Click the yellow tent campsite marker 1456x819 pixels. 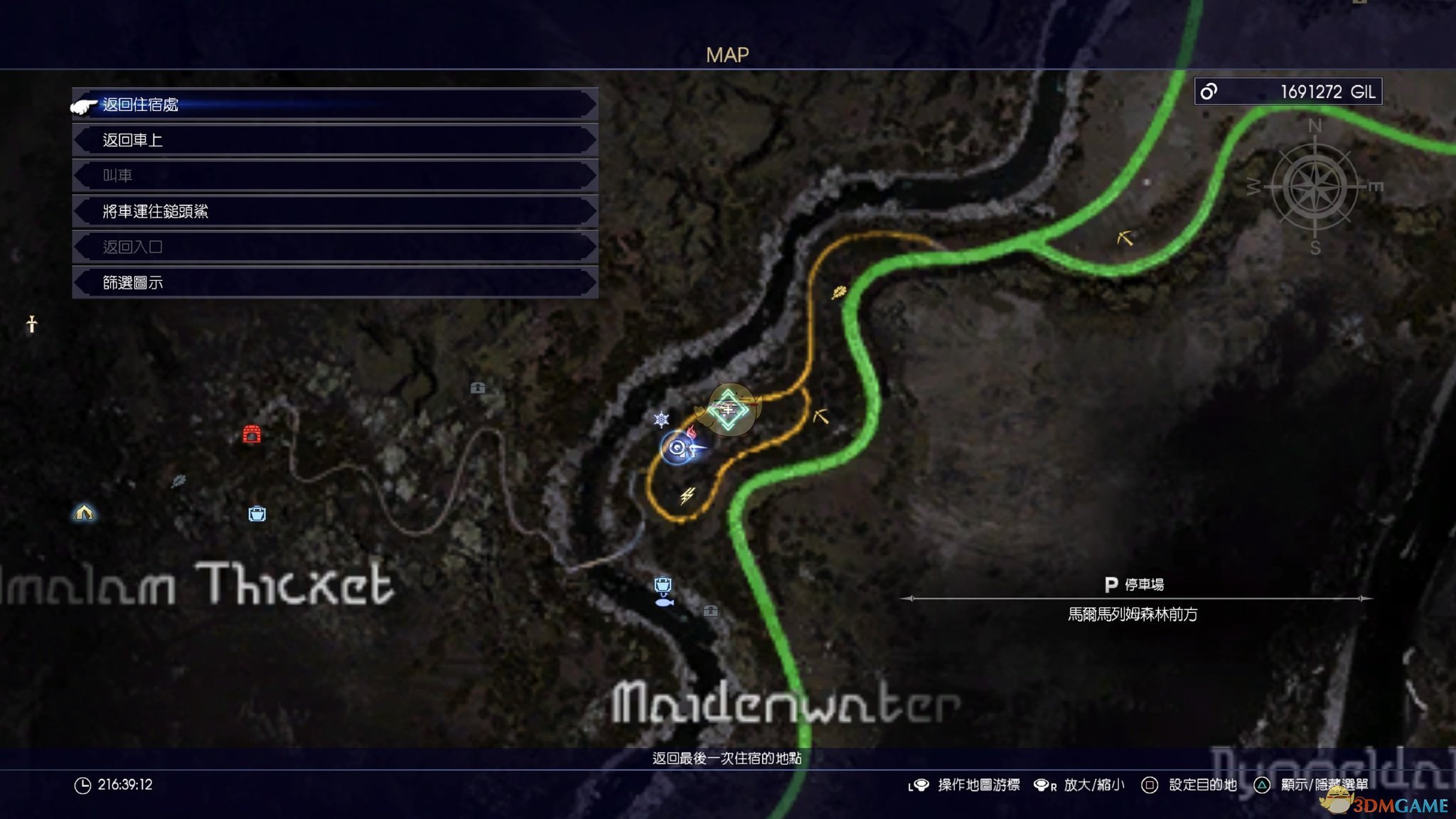pyautogui.click(x=84, y=512)
